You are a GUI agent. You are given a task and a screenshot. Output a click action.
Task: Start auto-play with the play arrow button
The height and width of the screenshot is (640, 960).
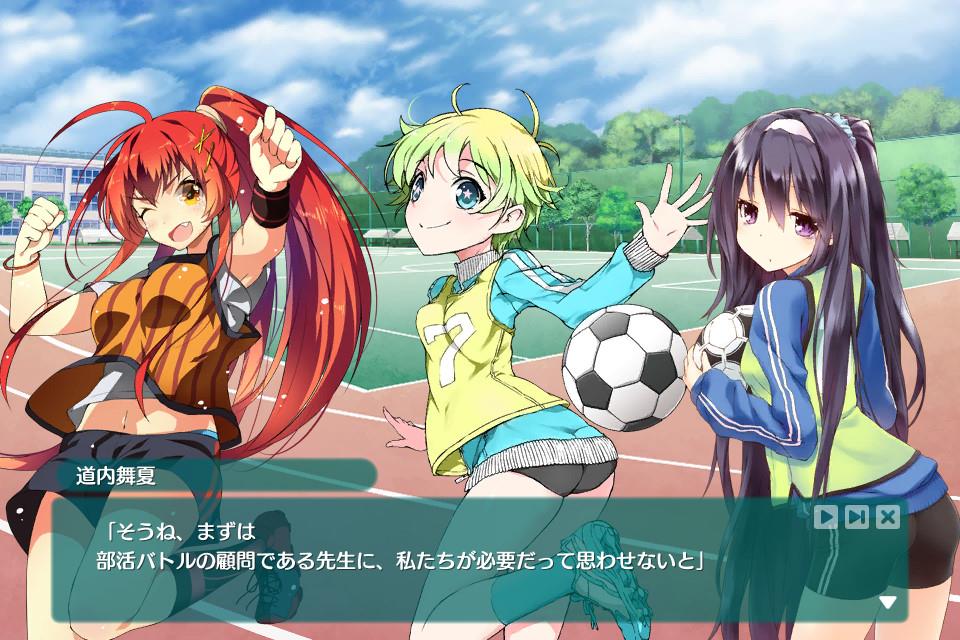(826, 516)
